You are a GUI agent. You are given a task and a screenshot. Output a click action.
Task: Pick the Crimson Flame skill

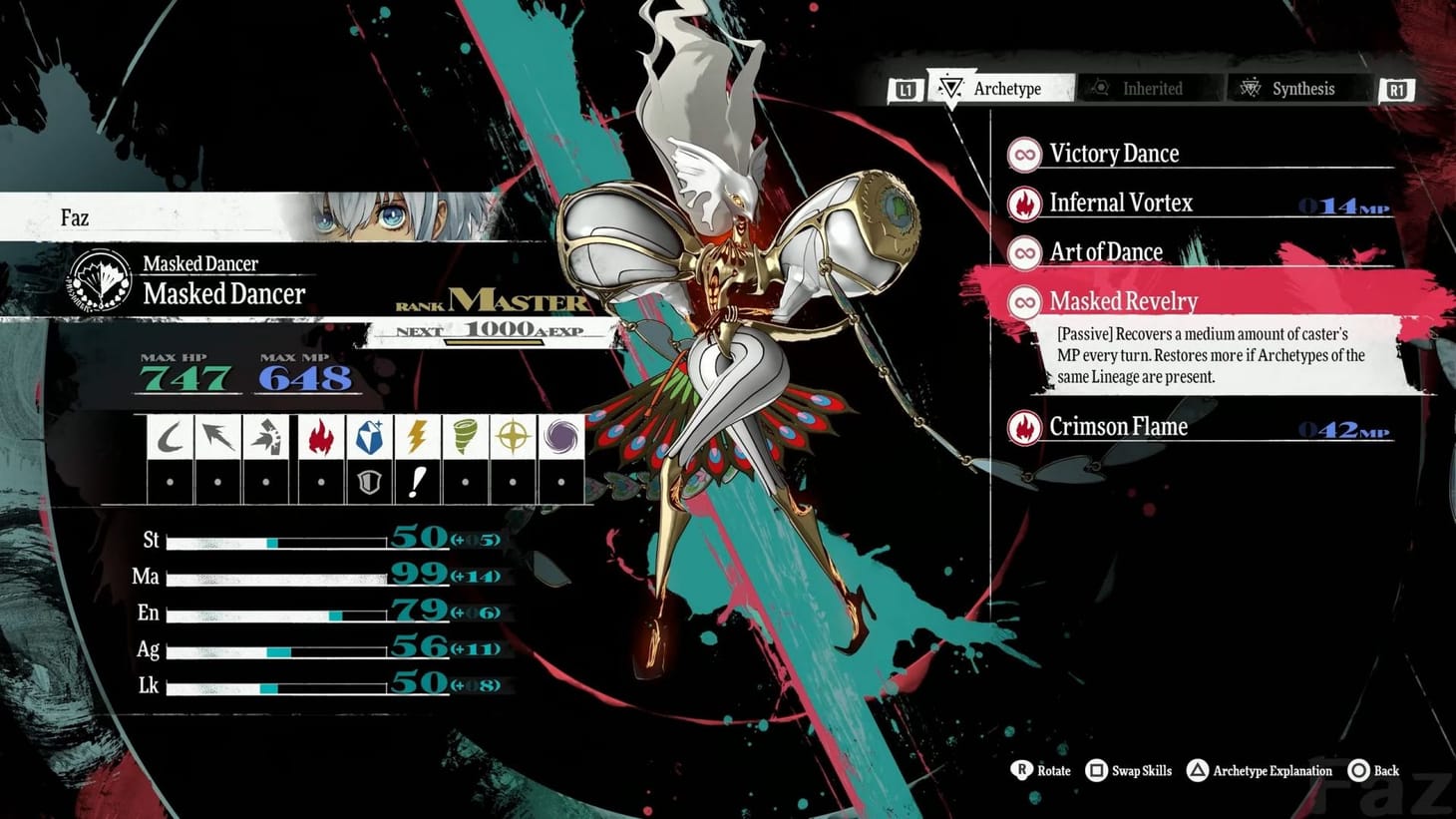point(1118,427)
